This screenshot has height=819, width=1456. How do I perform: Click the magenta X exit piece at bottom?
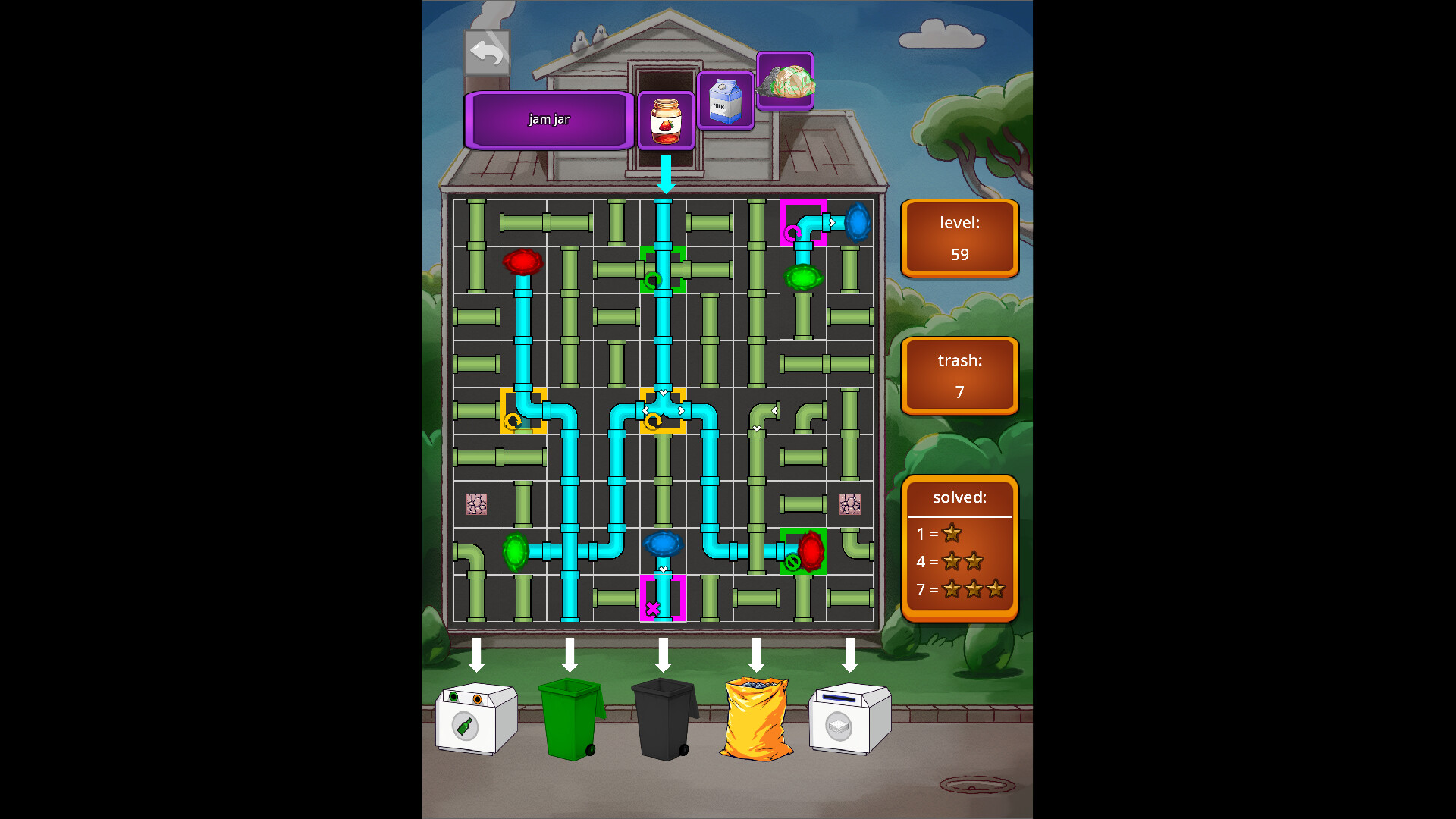click(x=653, y=607)
